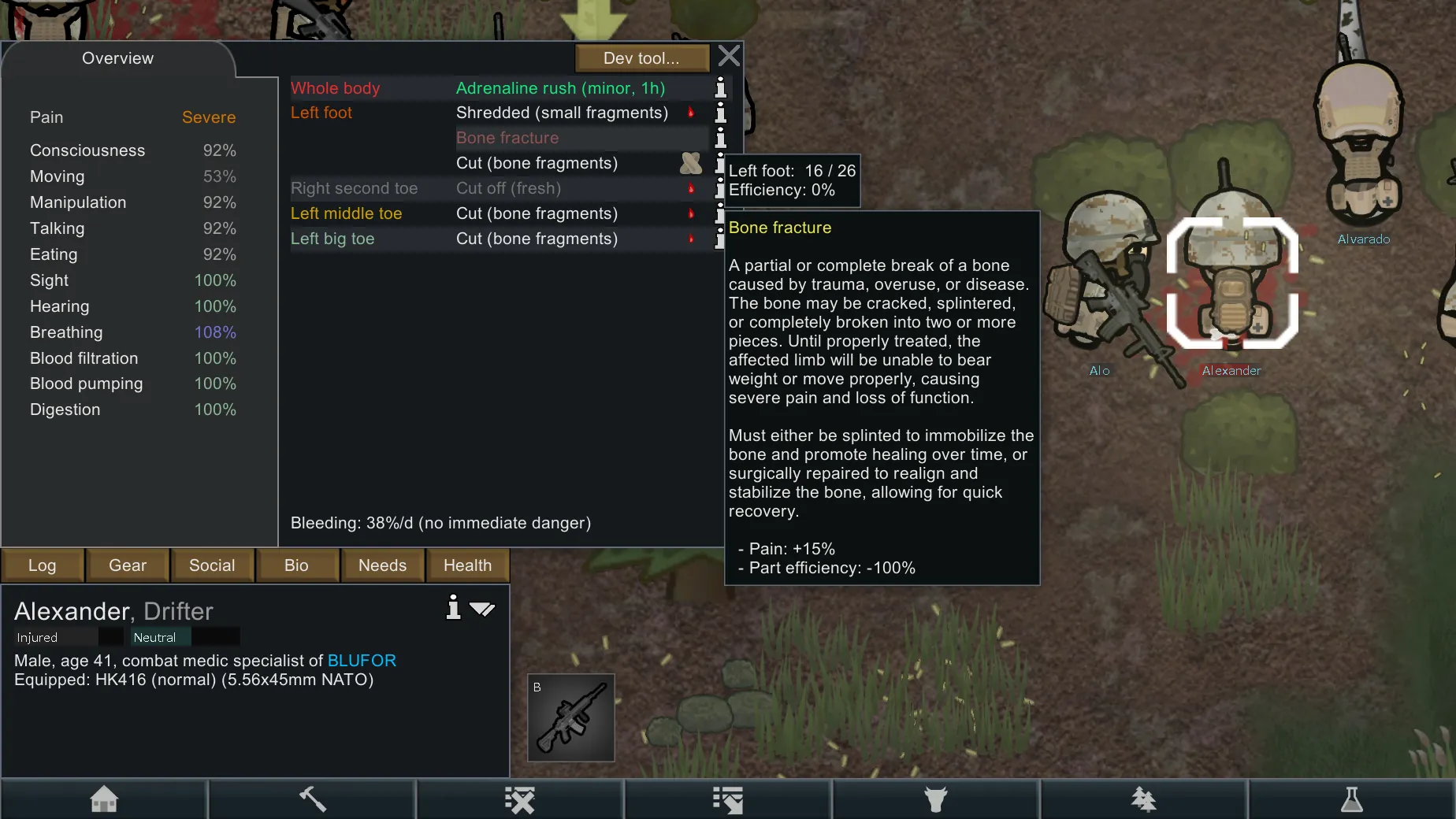
Task: Switch to the Needs tab
Action: coord(382,565)
